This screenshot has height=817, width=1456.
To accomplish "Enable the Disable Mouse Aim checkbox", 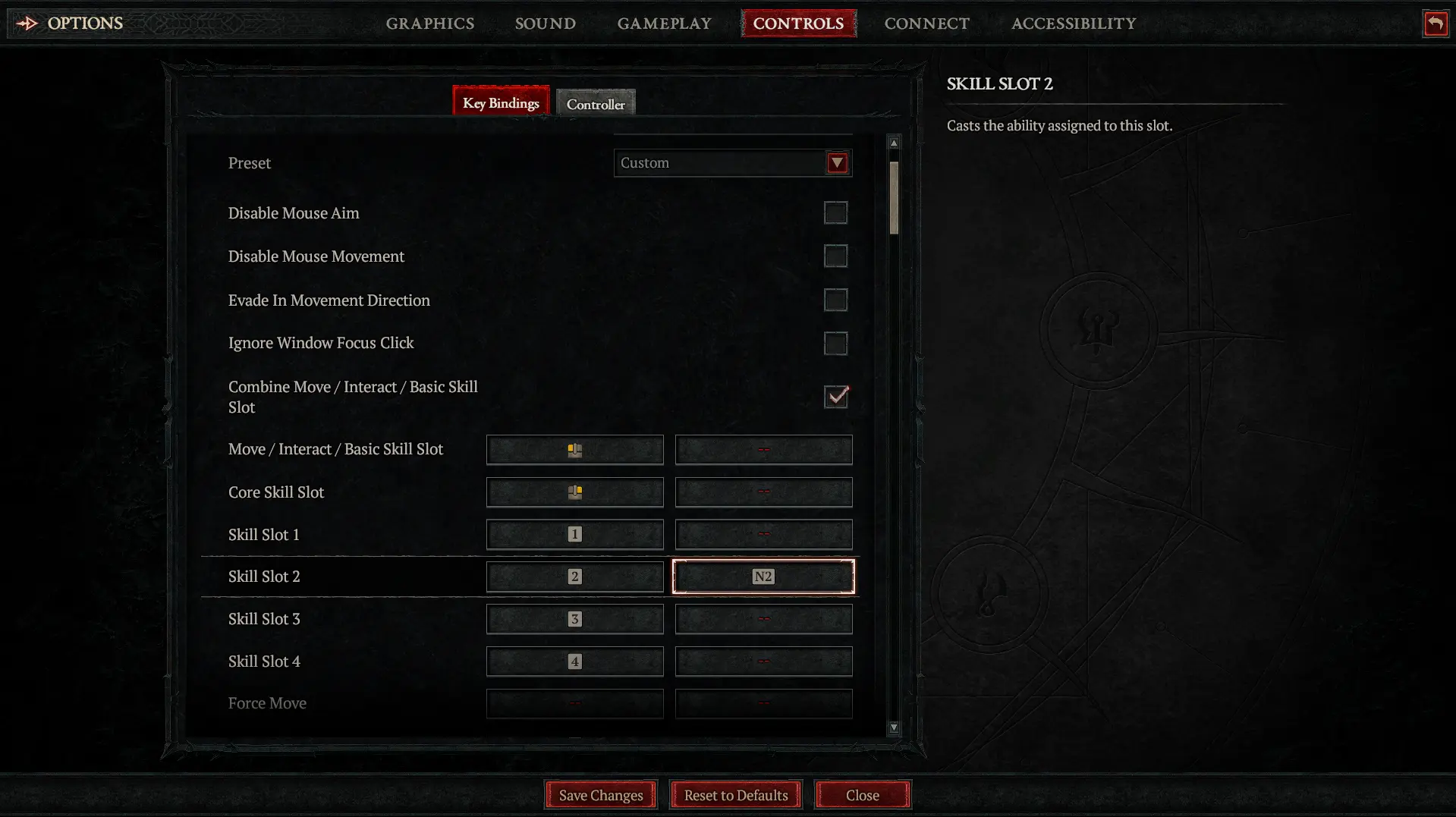I will [835, 213].
